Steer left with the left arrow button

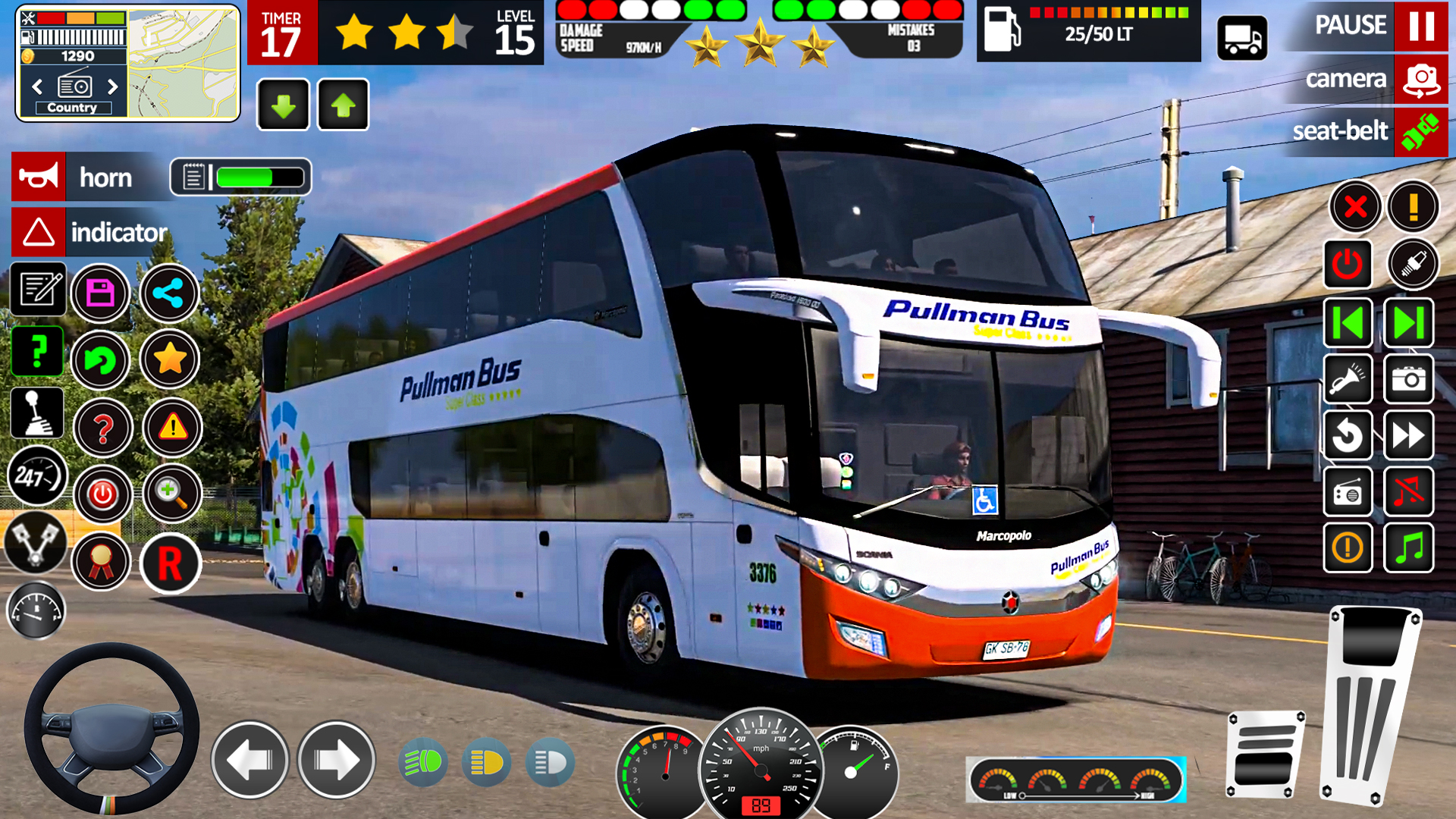coord(250,760)
